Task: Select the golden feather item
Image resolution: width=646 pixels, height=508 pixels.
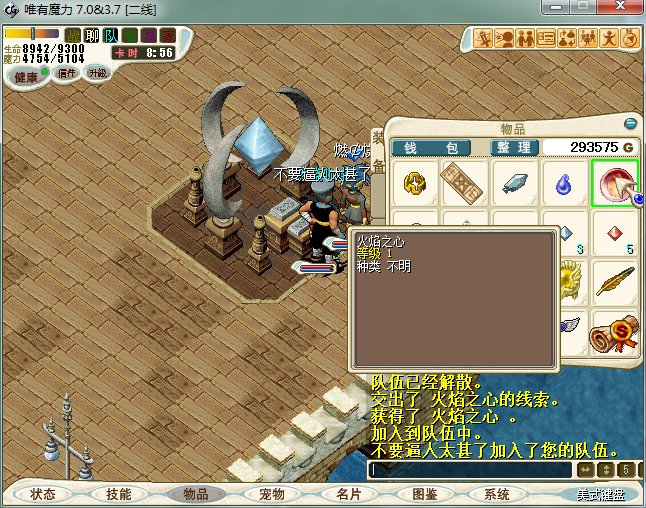Action: pyautogui.click(x=615, y=283)
